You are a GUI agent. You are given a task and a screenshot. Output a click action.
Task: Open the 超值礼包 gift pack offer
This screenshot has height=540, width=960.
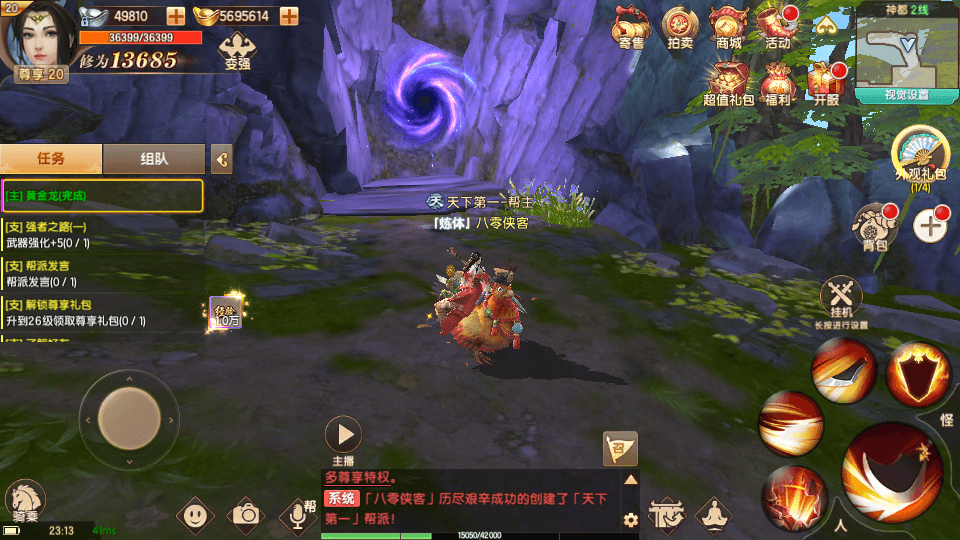[x=727, y=82]
